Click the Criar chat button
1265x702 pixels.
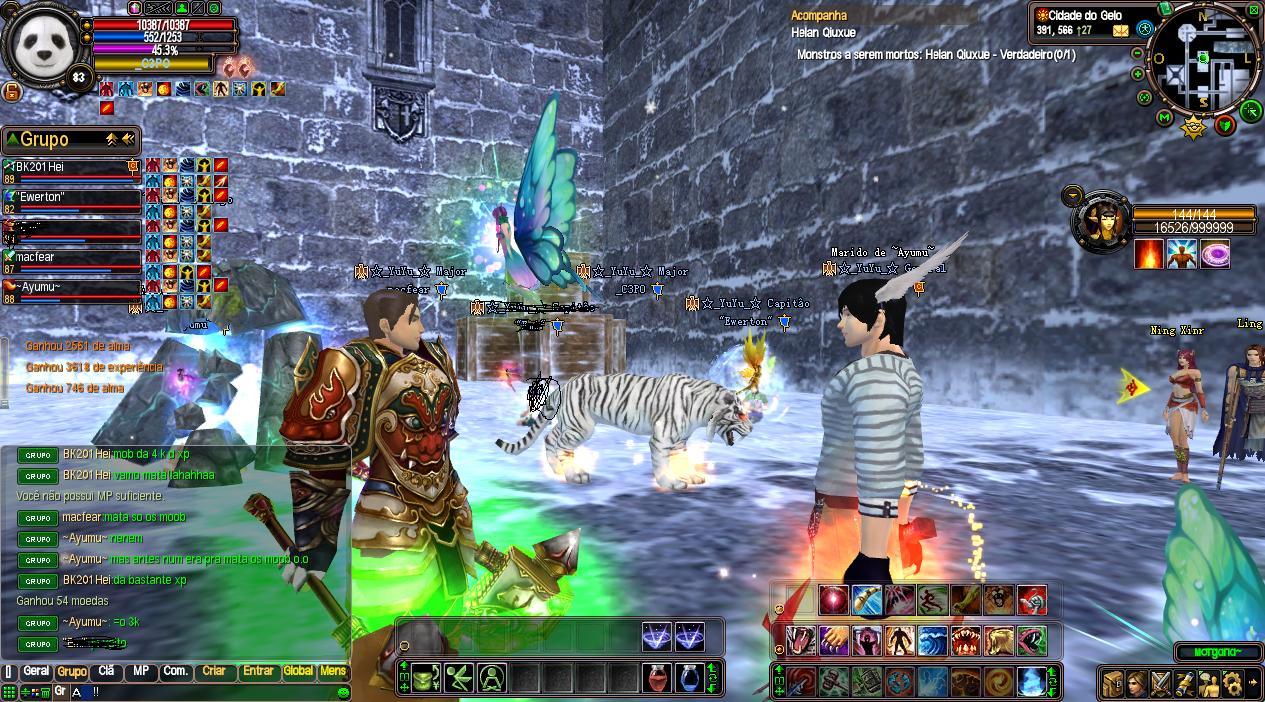tap(214, 672)
